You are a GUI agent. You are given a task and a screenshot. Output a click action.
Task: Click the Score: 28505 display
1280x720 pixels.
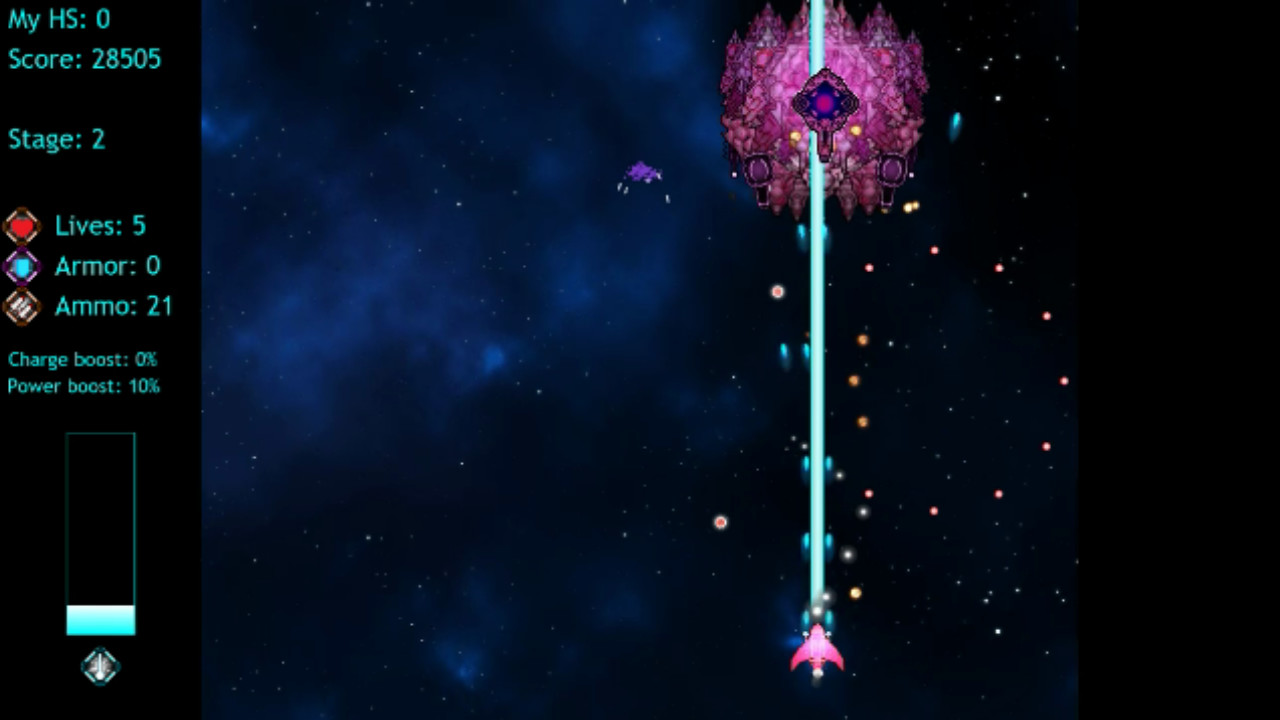(x=83, y=59)
